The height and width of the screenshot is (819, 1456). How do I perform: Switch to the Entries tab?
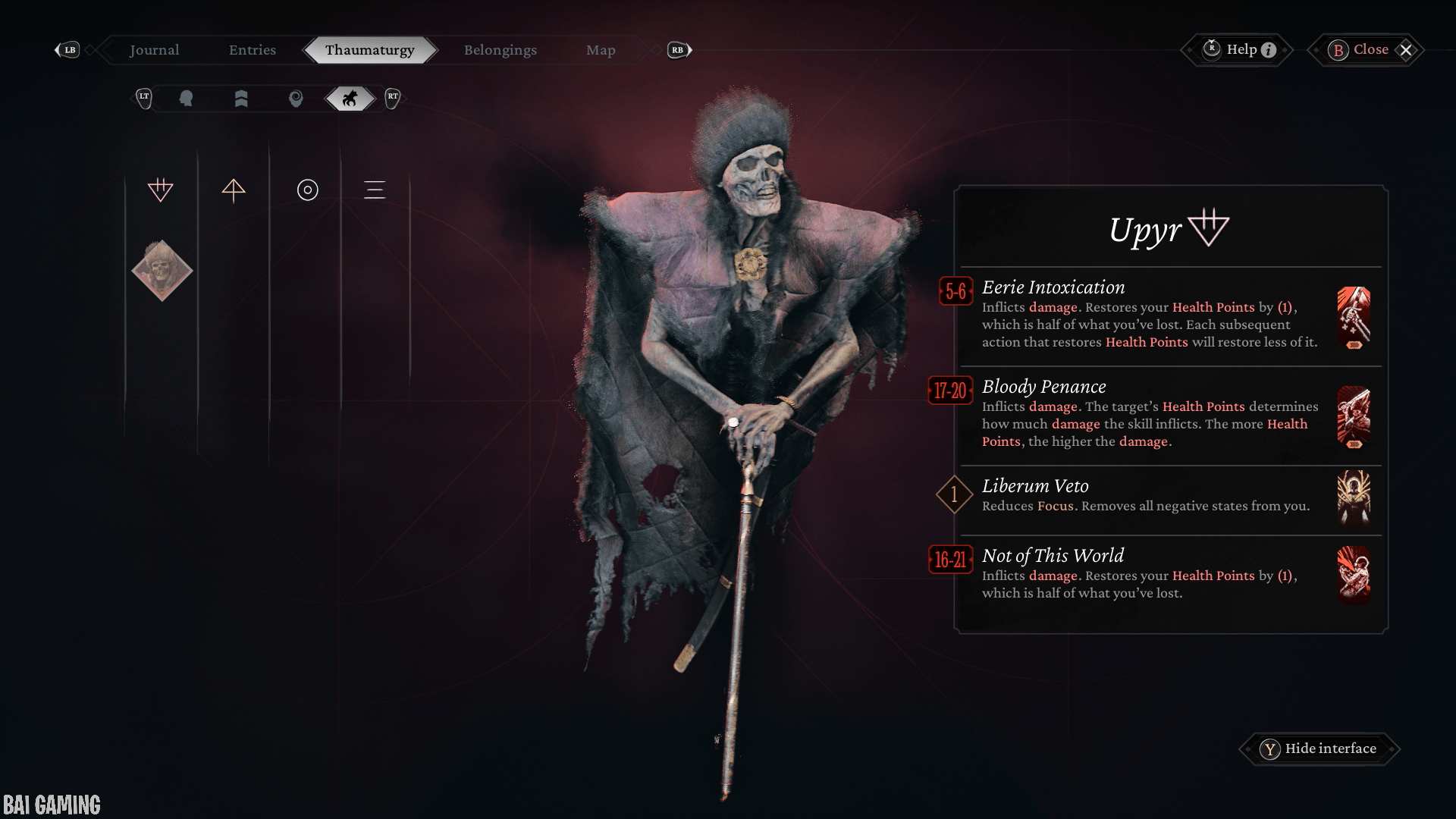tap(253, 50)
